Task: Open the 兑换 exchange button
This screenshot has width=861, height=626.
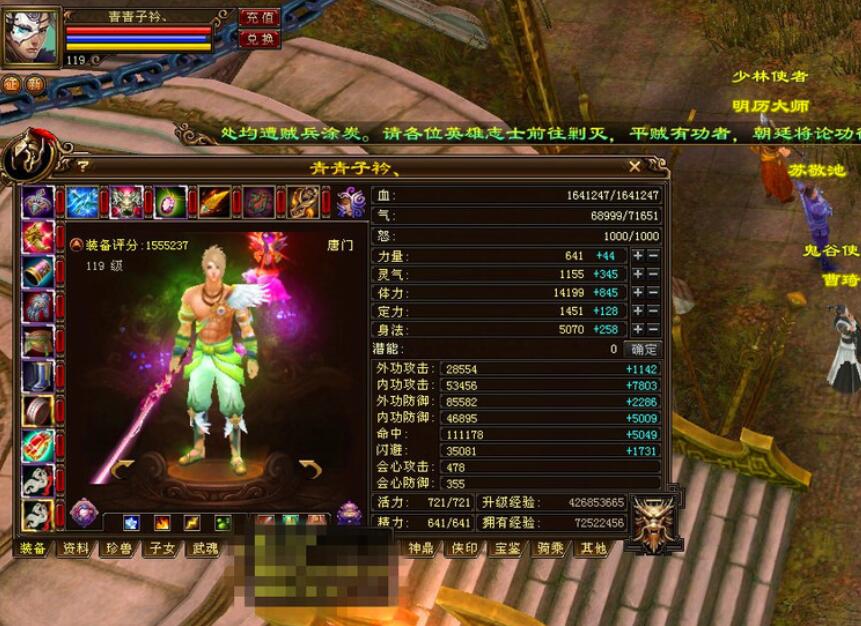Action: tap(258, 39)
